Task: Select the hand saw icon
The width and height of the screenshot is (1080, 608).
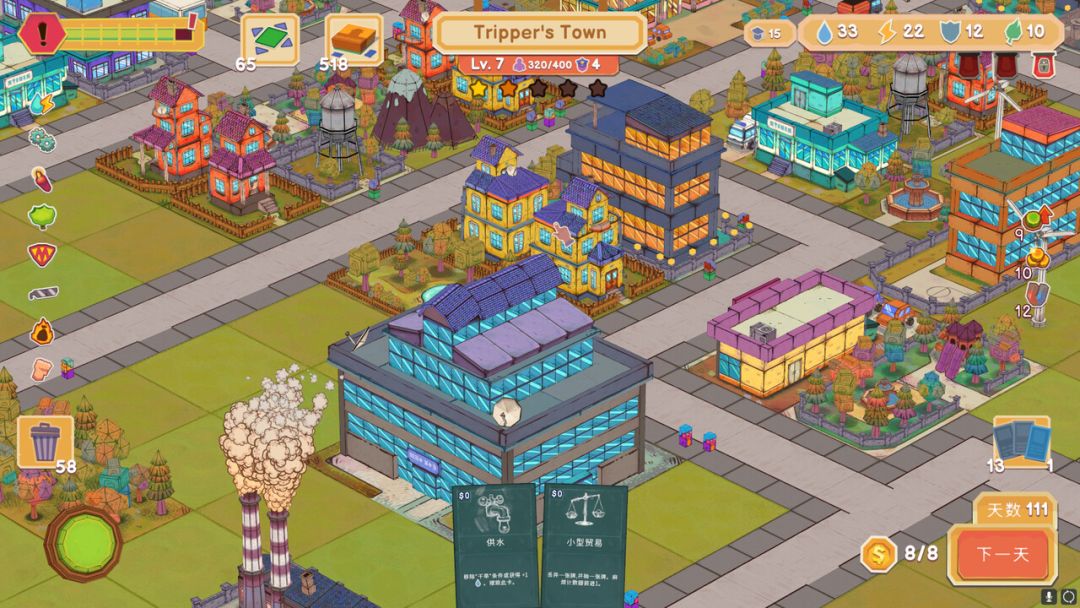Action: (x=43, y=293)
